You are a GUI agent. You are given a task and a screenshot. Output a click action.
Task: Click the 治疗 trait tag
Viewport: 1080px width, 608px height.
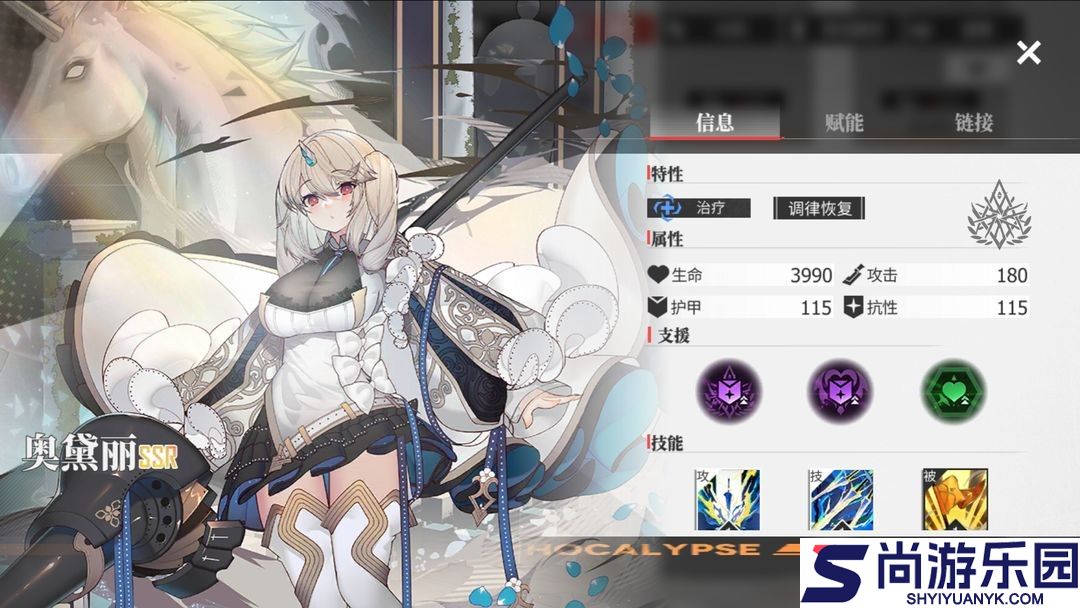tap(699, 208)
